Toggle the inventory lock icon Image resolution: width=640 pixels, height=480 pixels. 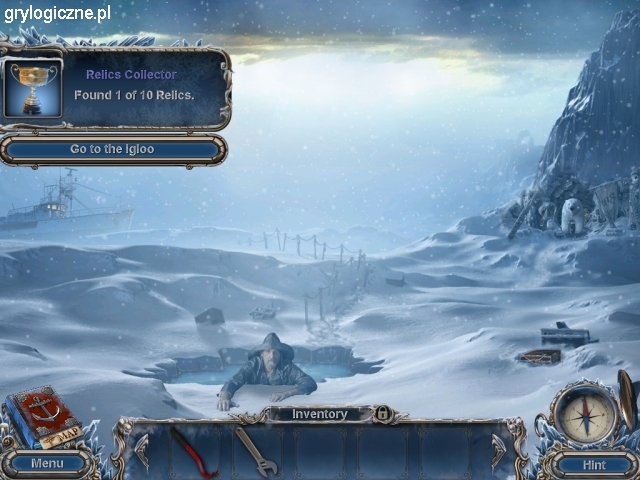381,413
